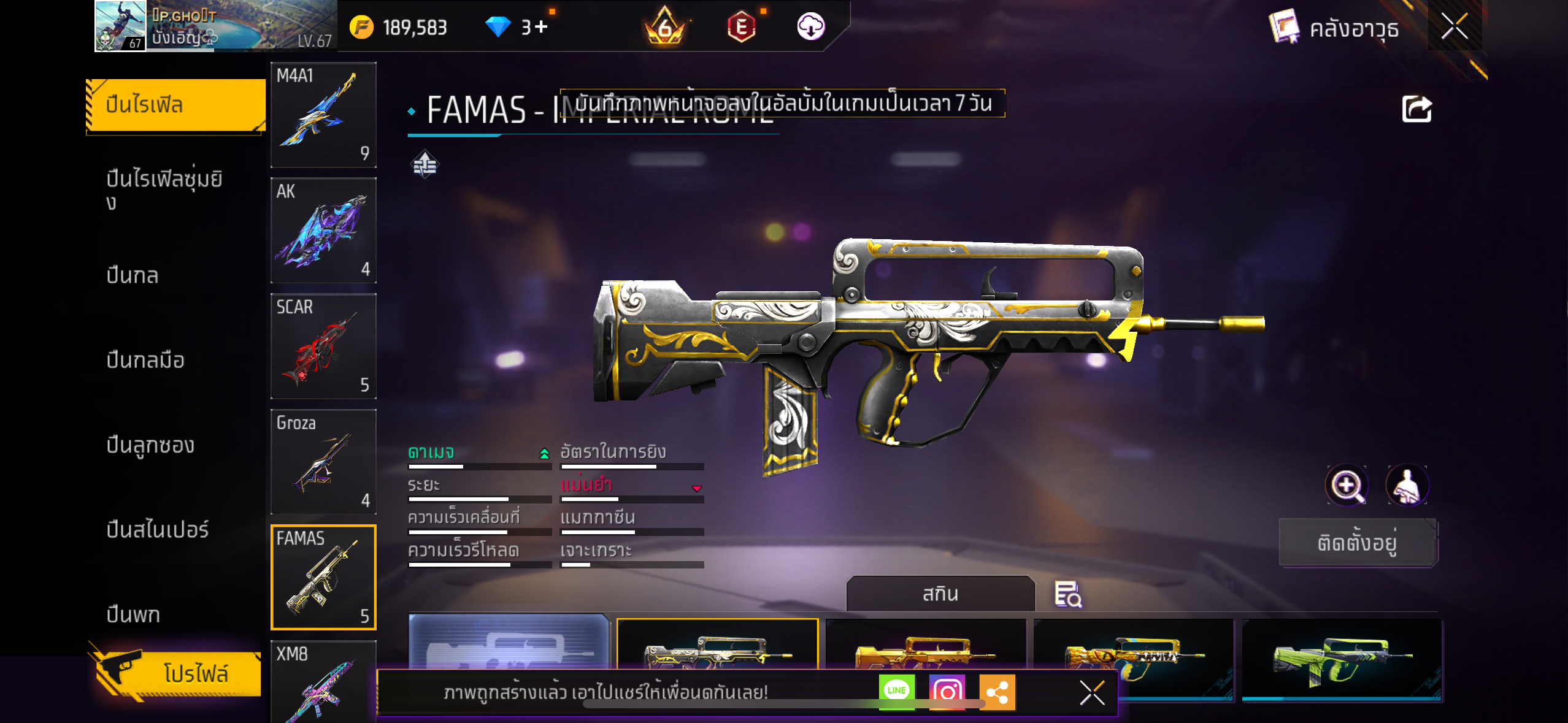Pick the SCAR weapon tile
The image size is (1568, 723).
(x=323, y=346)
